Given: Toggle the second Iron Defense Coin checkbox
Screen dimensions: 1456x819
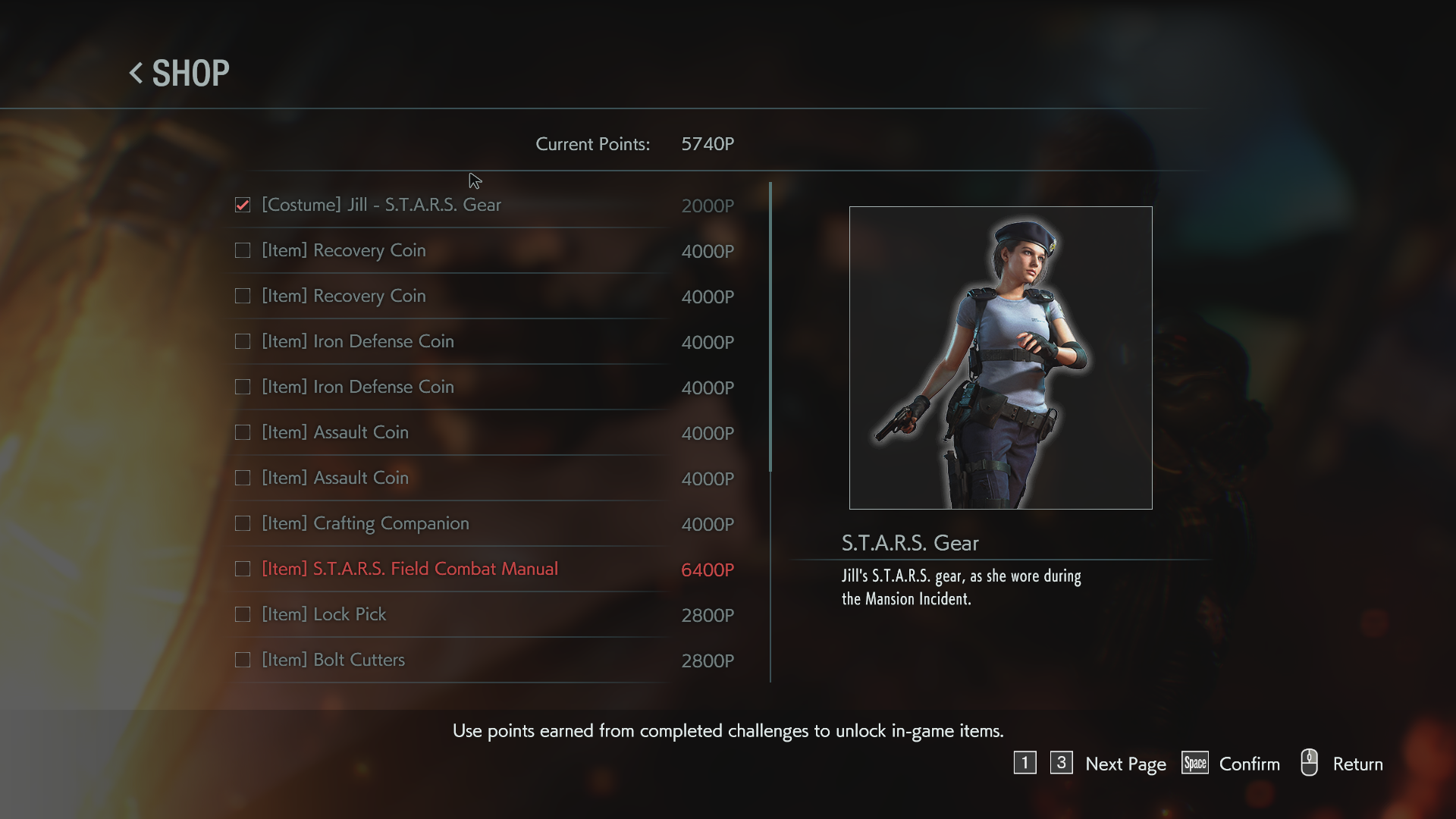Looking at the screenshot, I should (243, 387).
